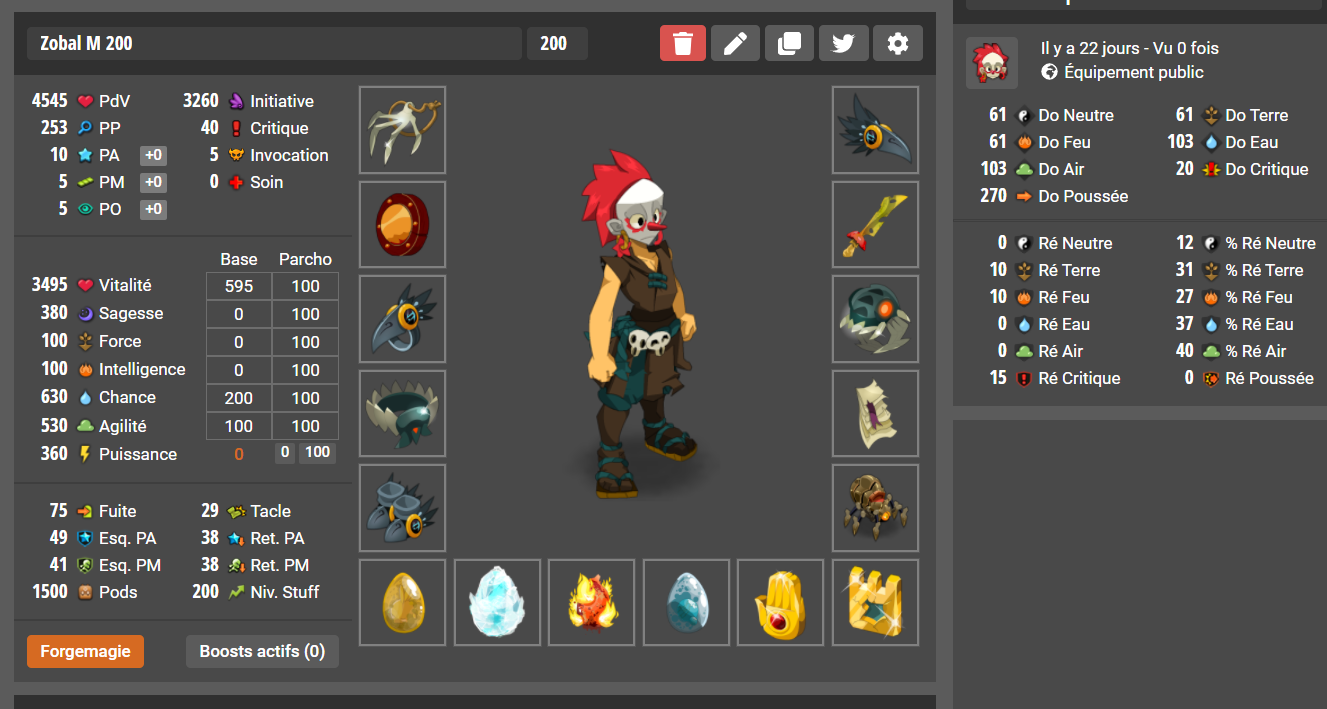Screen dimensions: 1327x709
Task: Share the build on Twitter
Action: click(844, 44)
